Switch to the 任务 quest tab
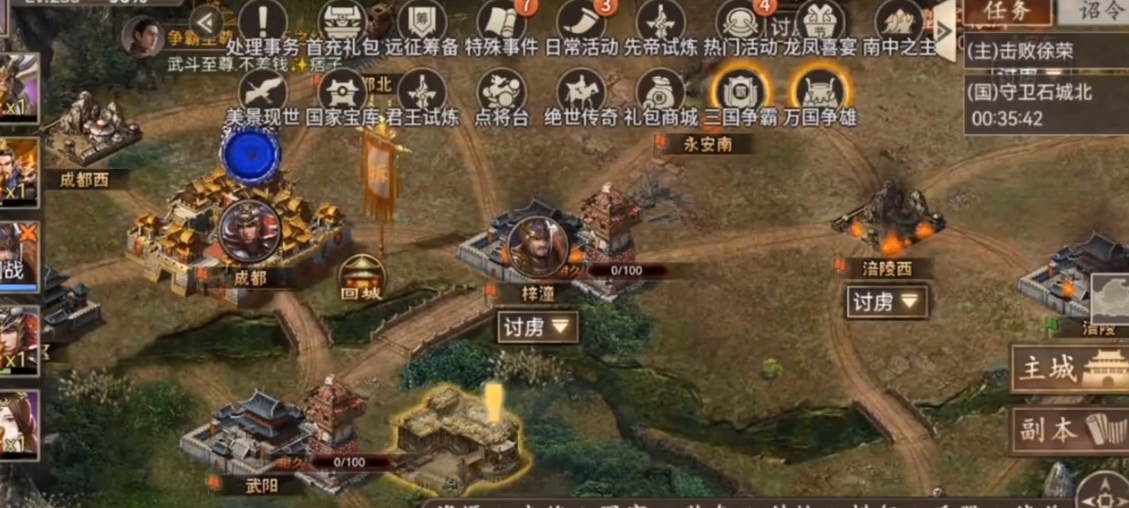This screenshot has height=508, width=1129. (x=1007, y=12)
